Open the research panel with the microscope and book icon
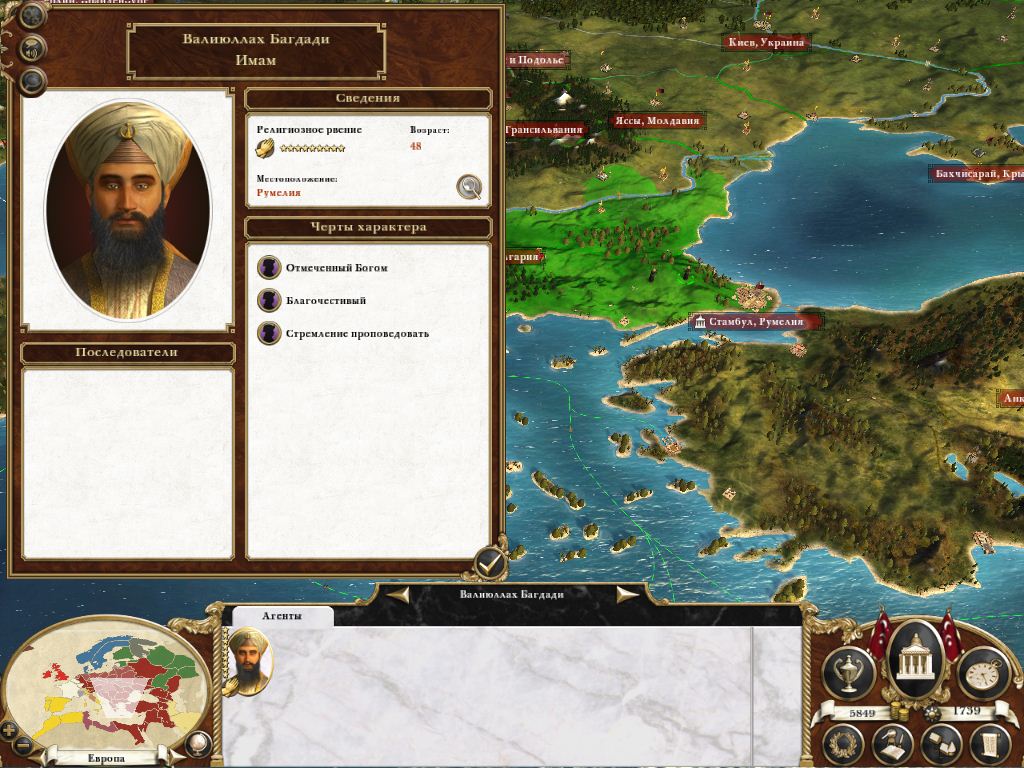Screen dimensions: 1024x768 point(892,743)
